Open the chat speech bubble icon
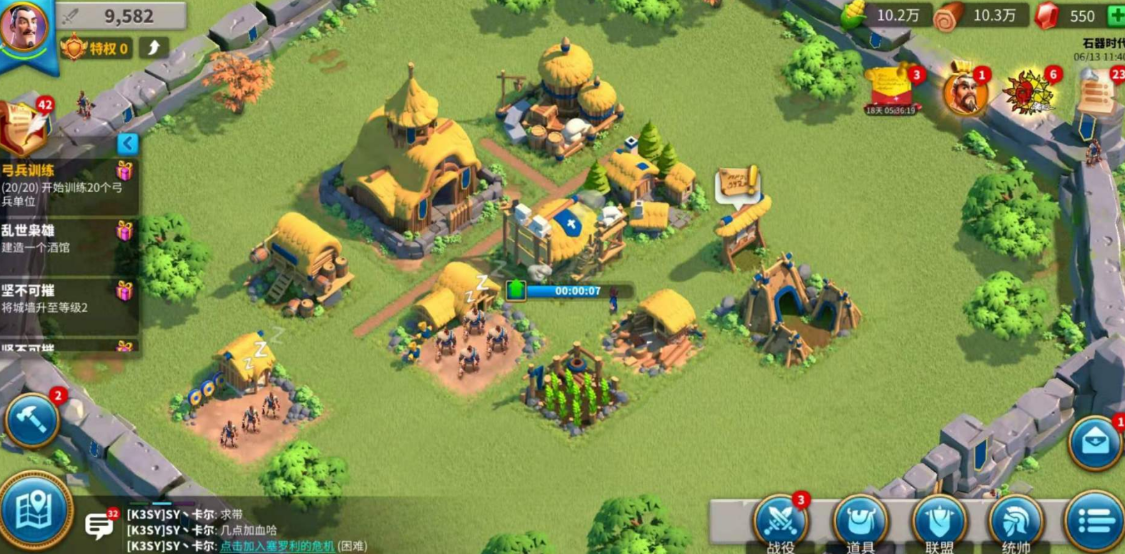1125x554 pixels. (x=99, y=525)
